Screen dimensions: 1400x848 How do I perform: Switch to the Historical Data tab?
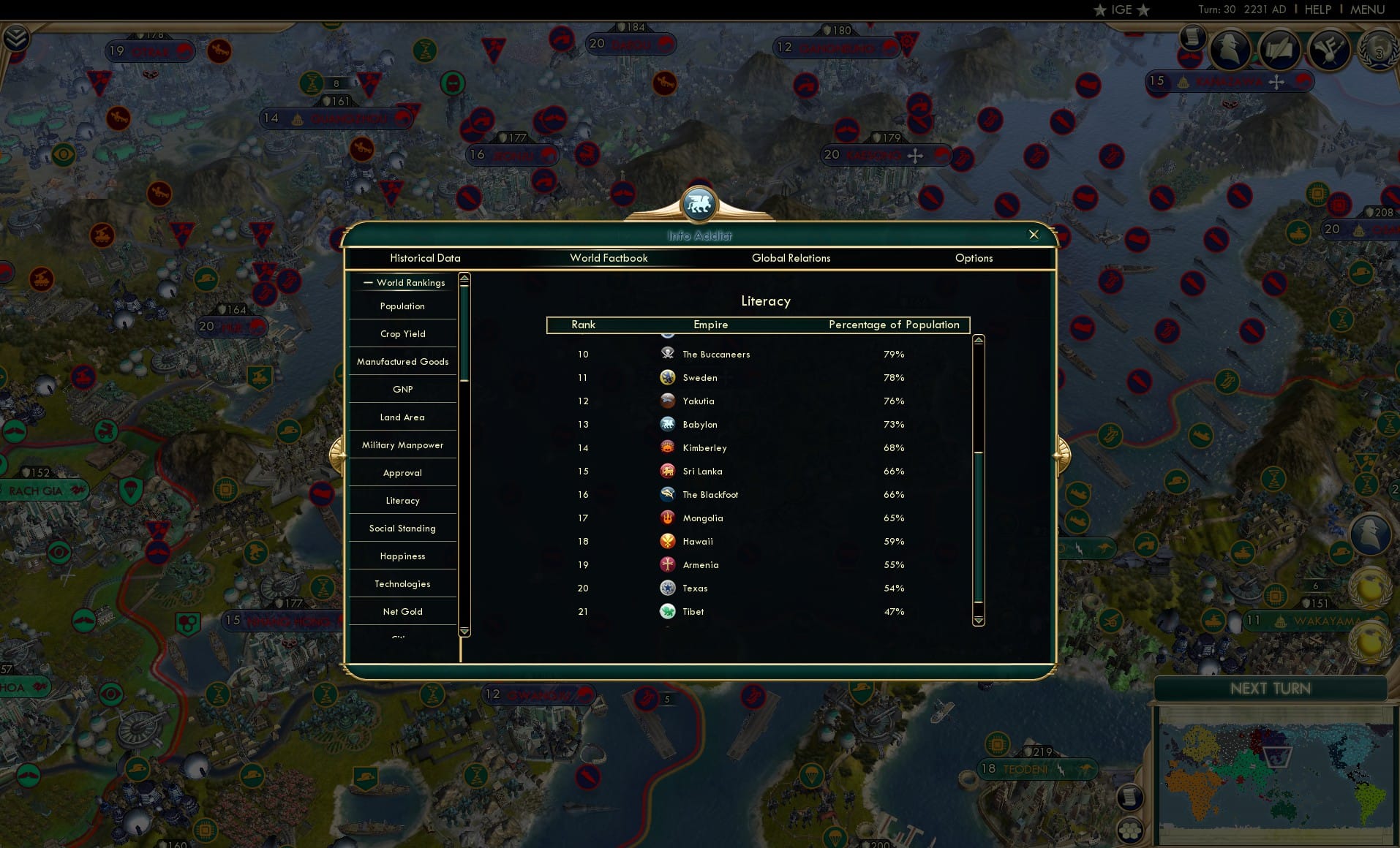[426, 258]
